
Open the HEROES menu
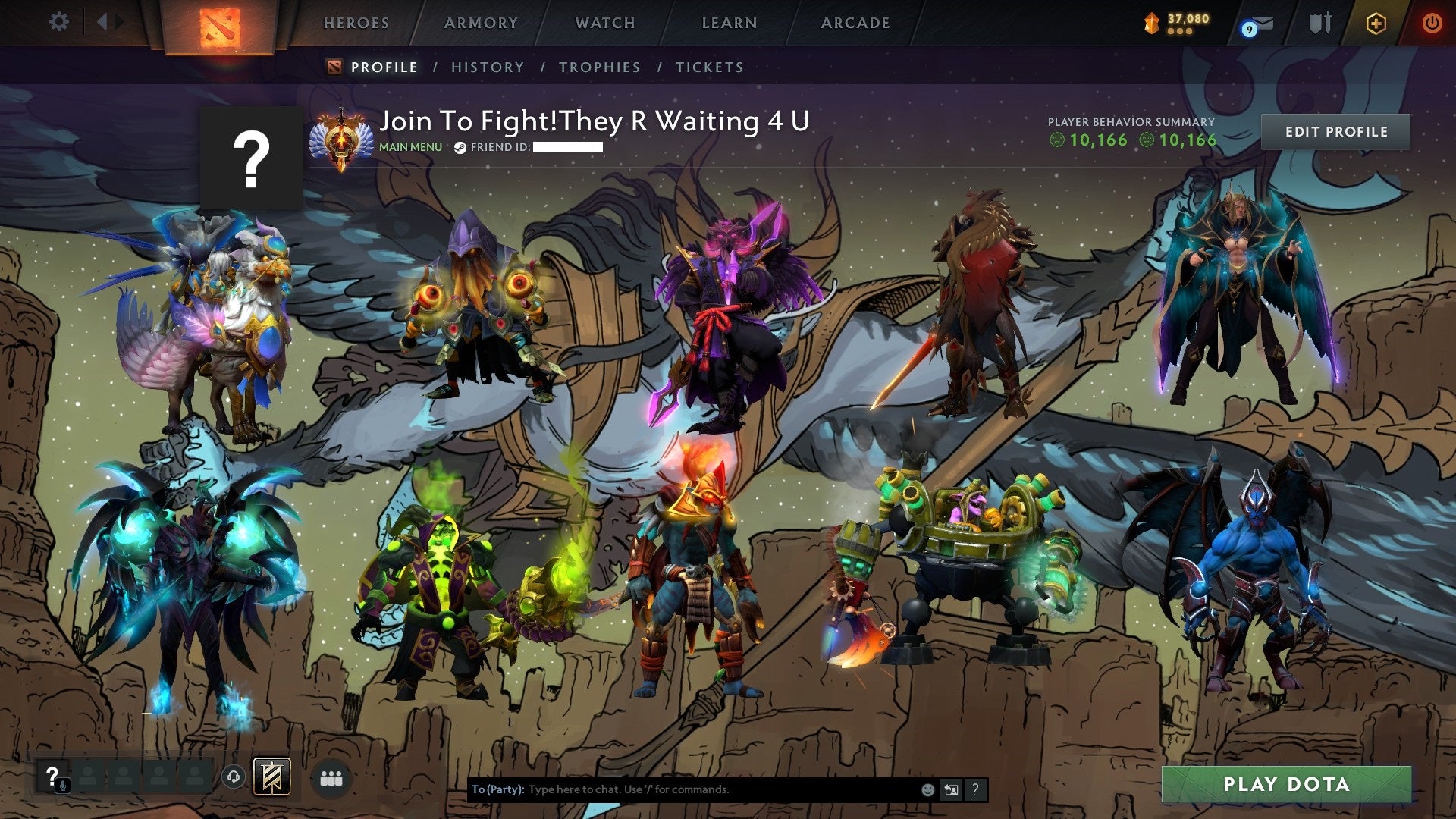pyautogui.click(x=357, y=23)
